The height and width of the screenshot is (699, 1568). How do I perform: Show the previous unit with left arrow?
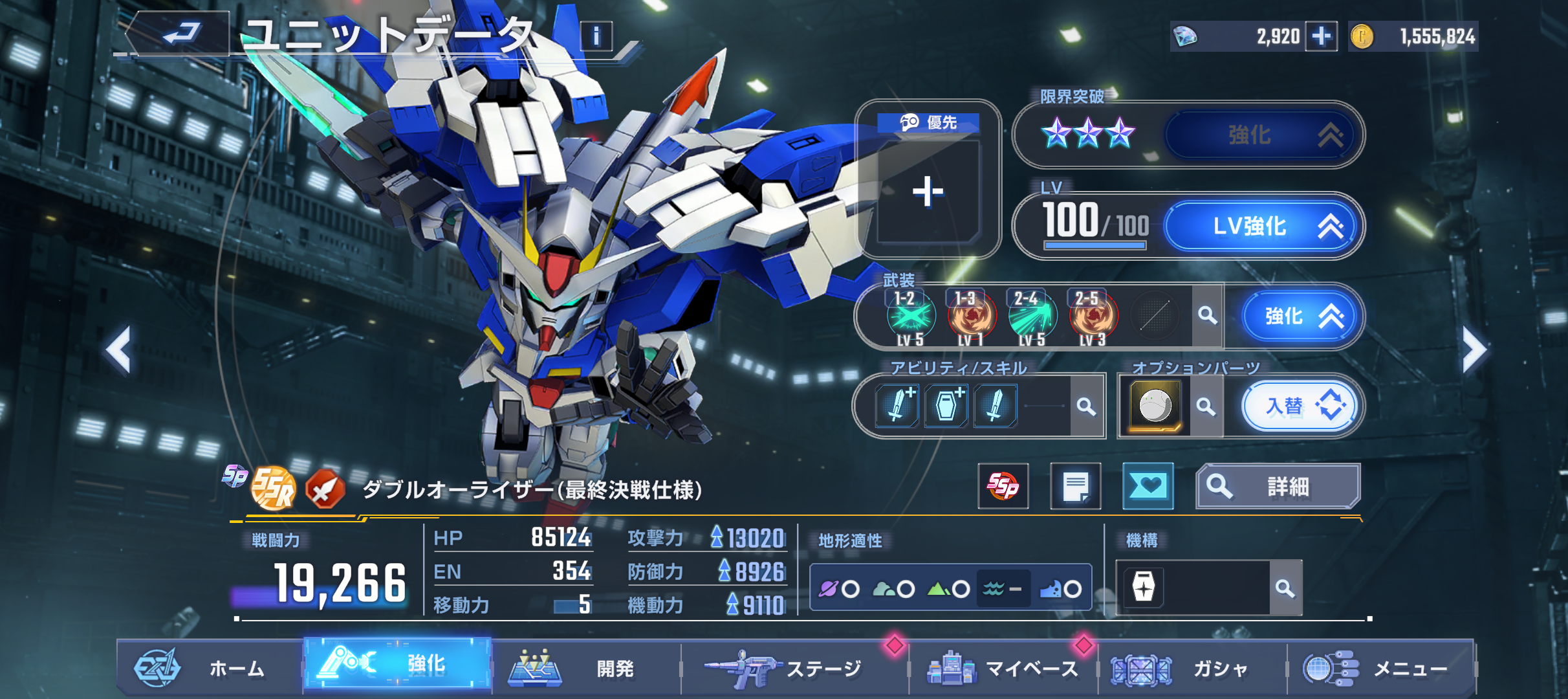coord(119,350)
